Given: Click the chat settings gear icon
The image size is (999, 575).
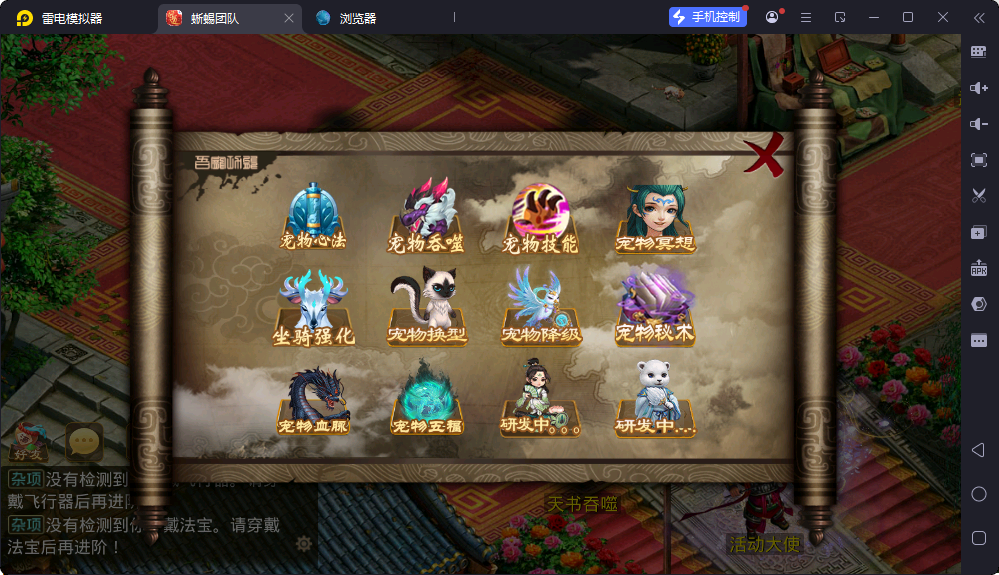Looking at the screenshot, I should (x=304, y=544).
